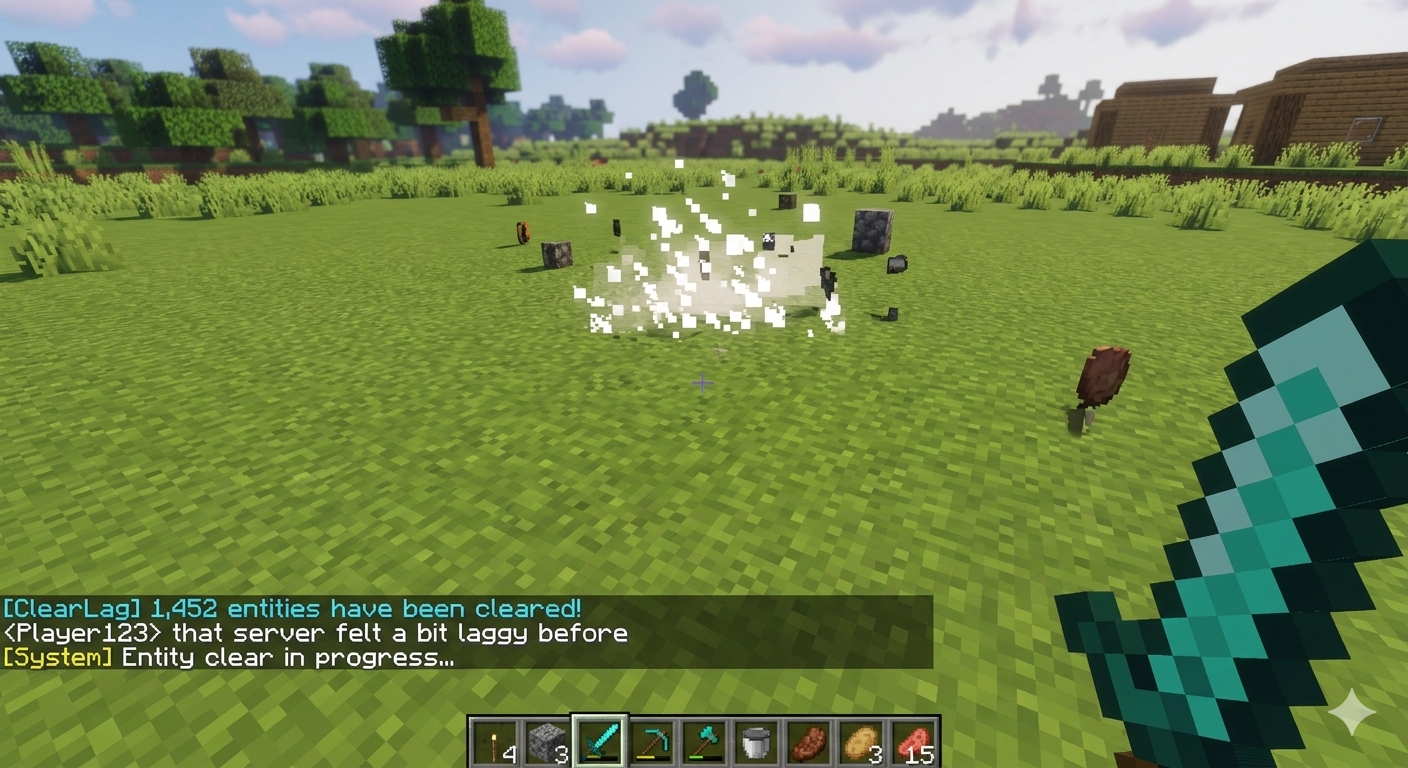Choose the raw meat stack of 15
This screenshot has width=1408, height=768.
(x=912, y=743)
